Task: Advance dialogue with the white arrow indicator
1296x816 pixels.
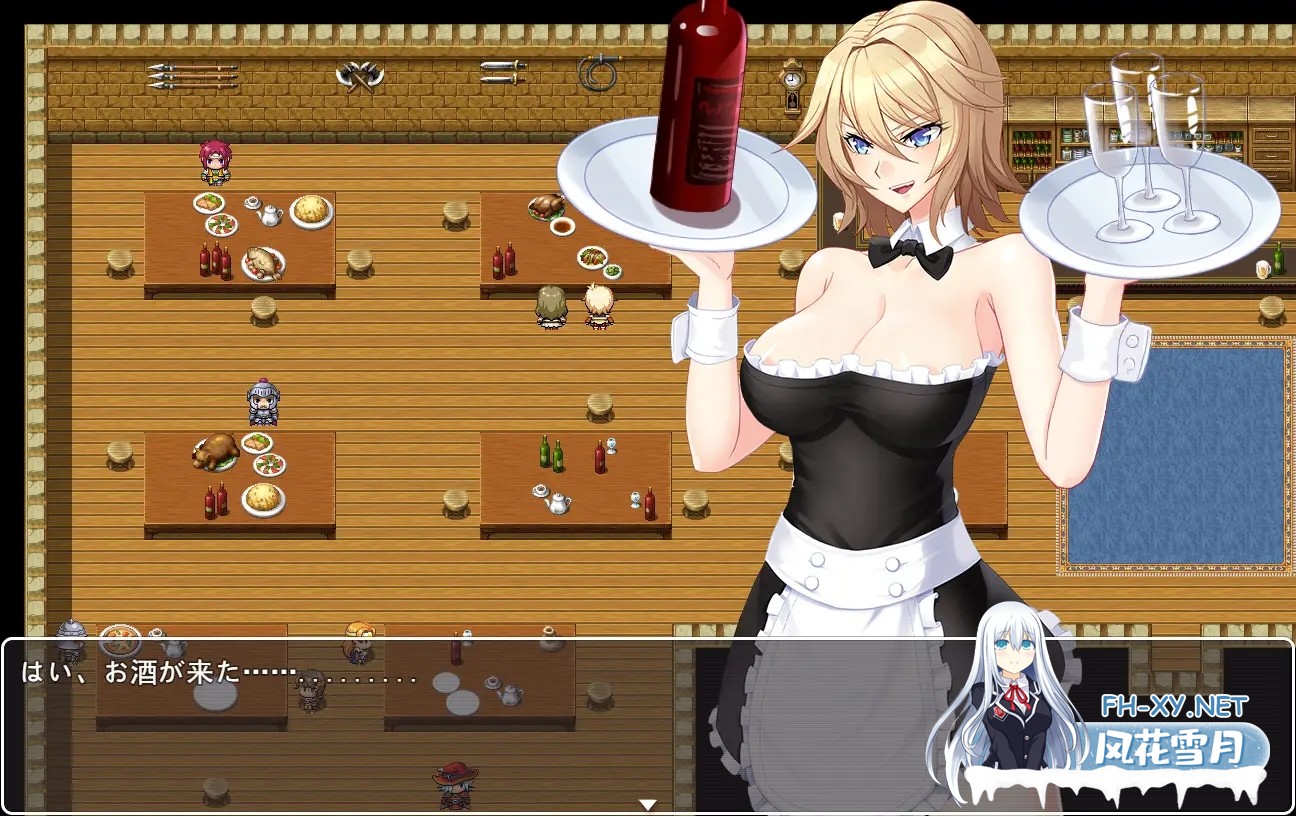Action: coord(648,804)
